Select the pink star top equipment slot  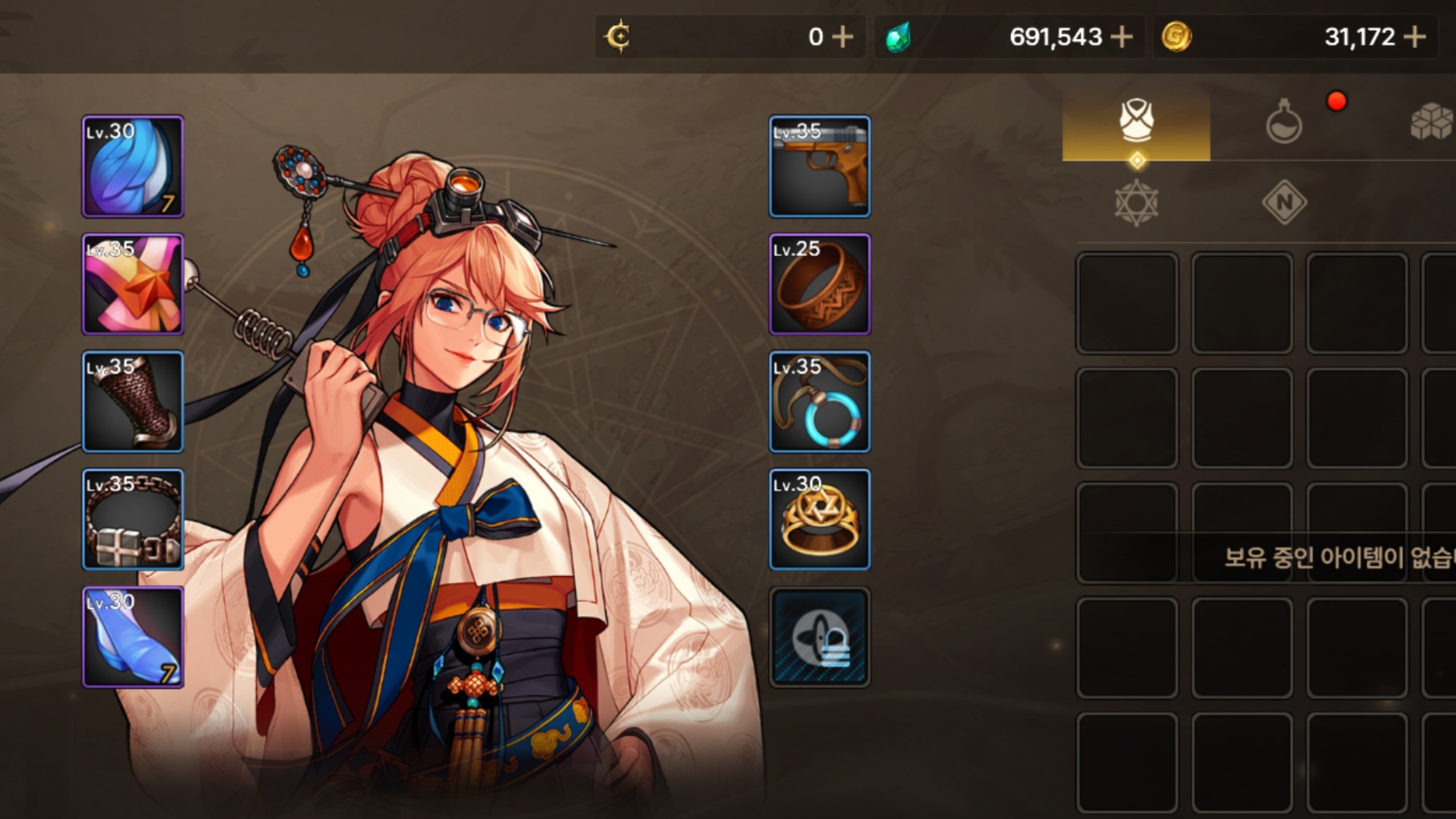(x=133, y=284)
